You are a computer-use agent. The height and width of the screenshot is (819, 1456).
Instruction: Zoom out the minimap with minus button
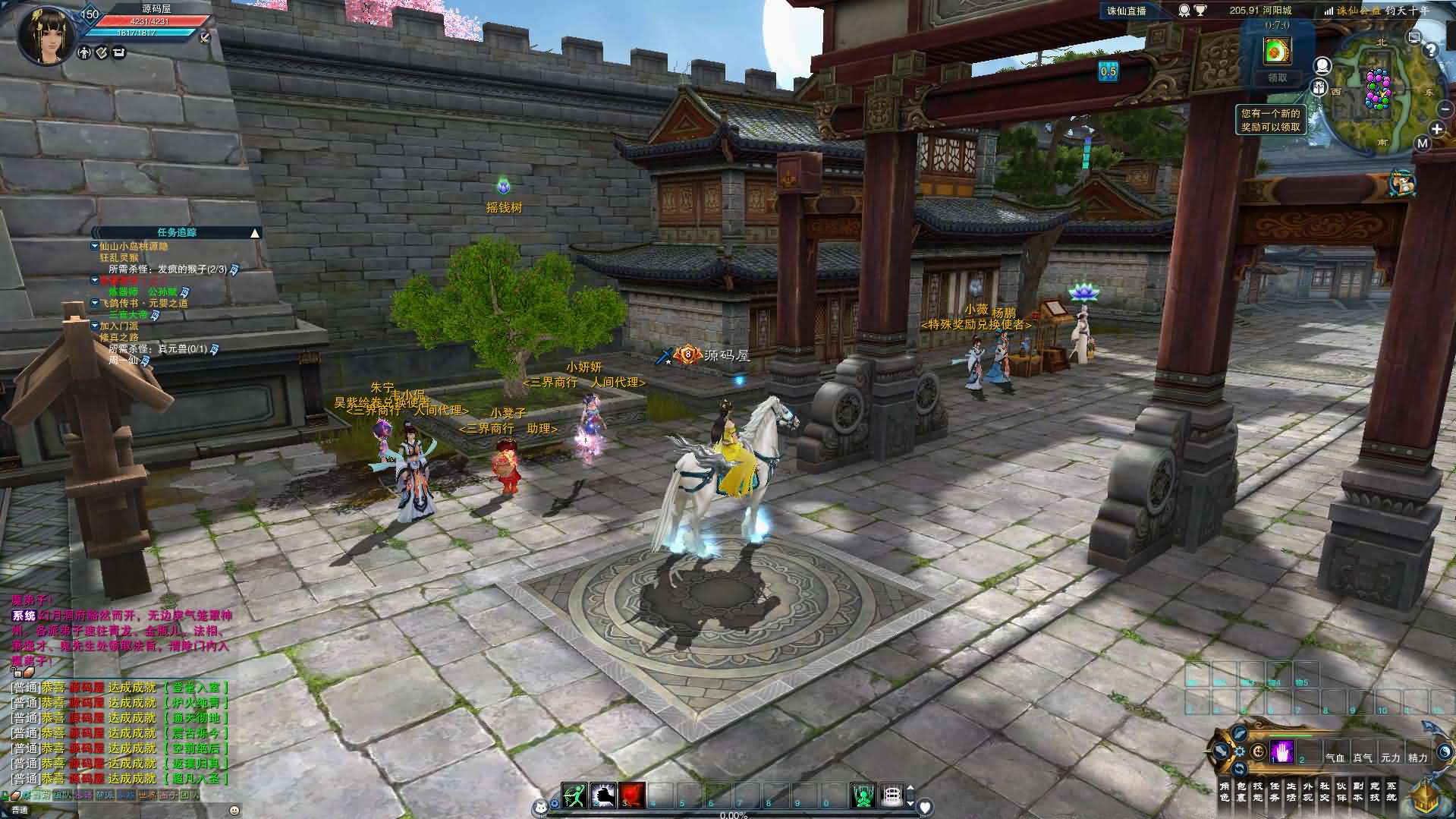(1445, 110)
